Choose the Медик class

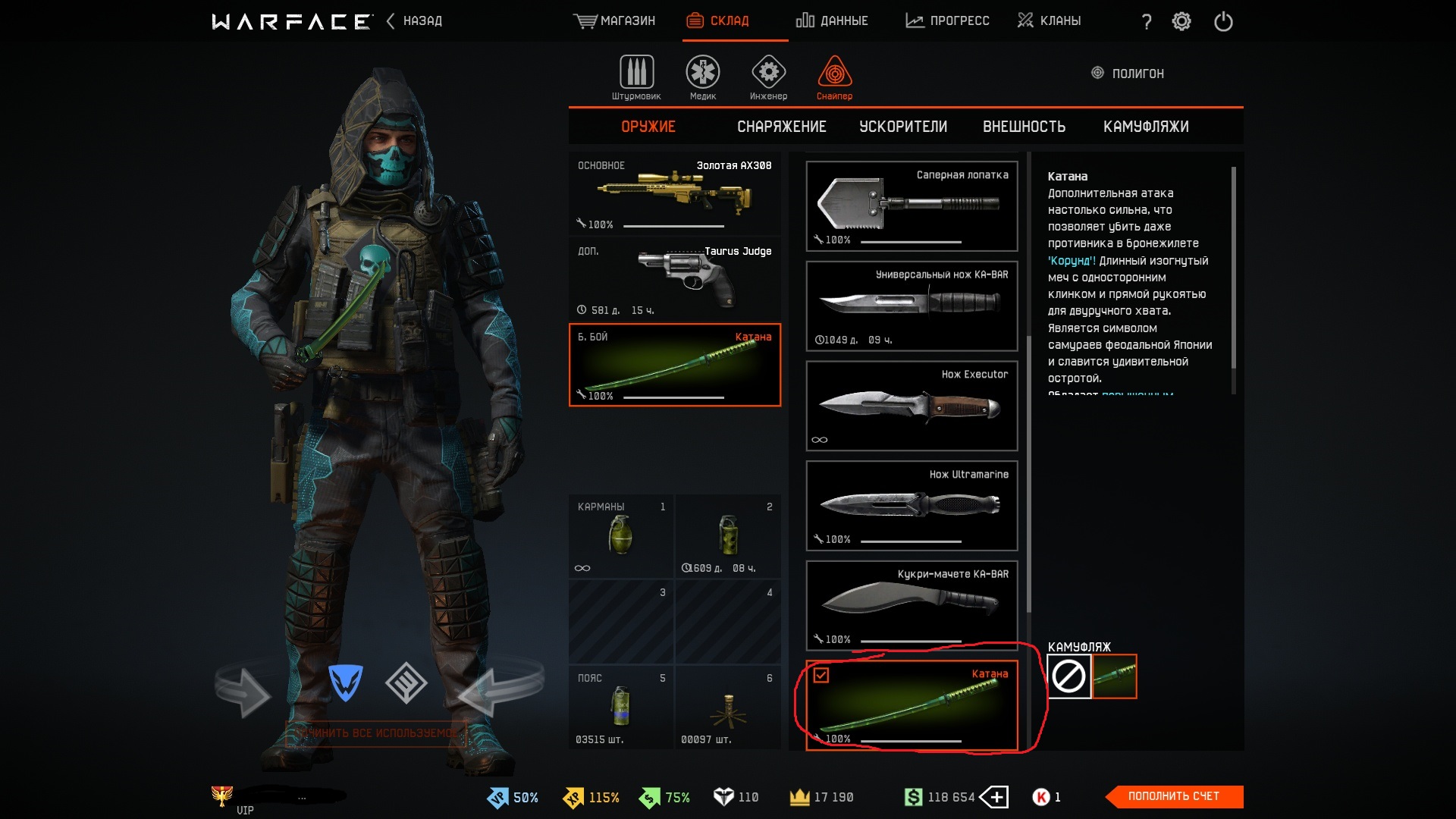pyautogui.click(x=703, y=77)
